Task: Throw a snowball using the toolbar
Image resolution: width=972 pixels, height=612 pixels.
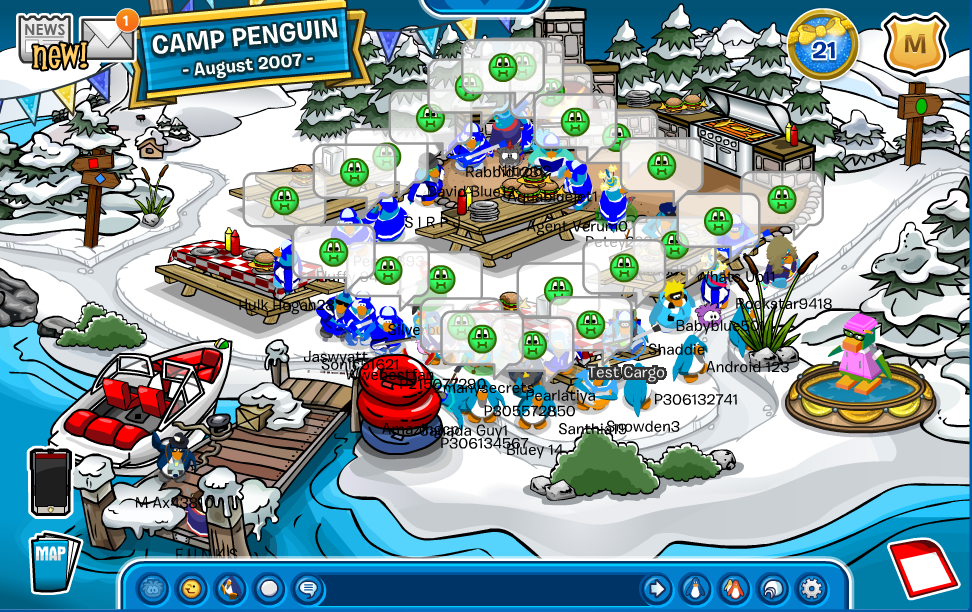Action: click(269, 587)
